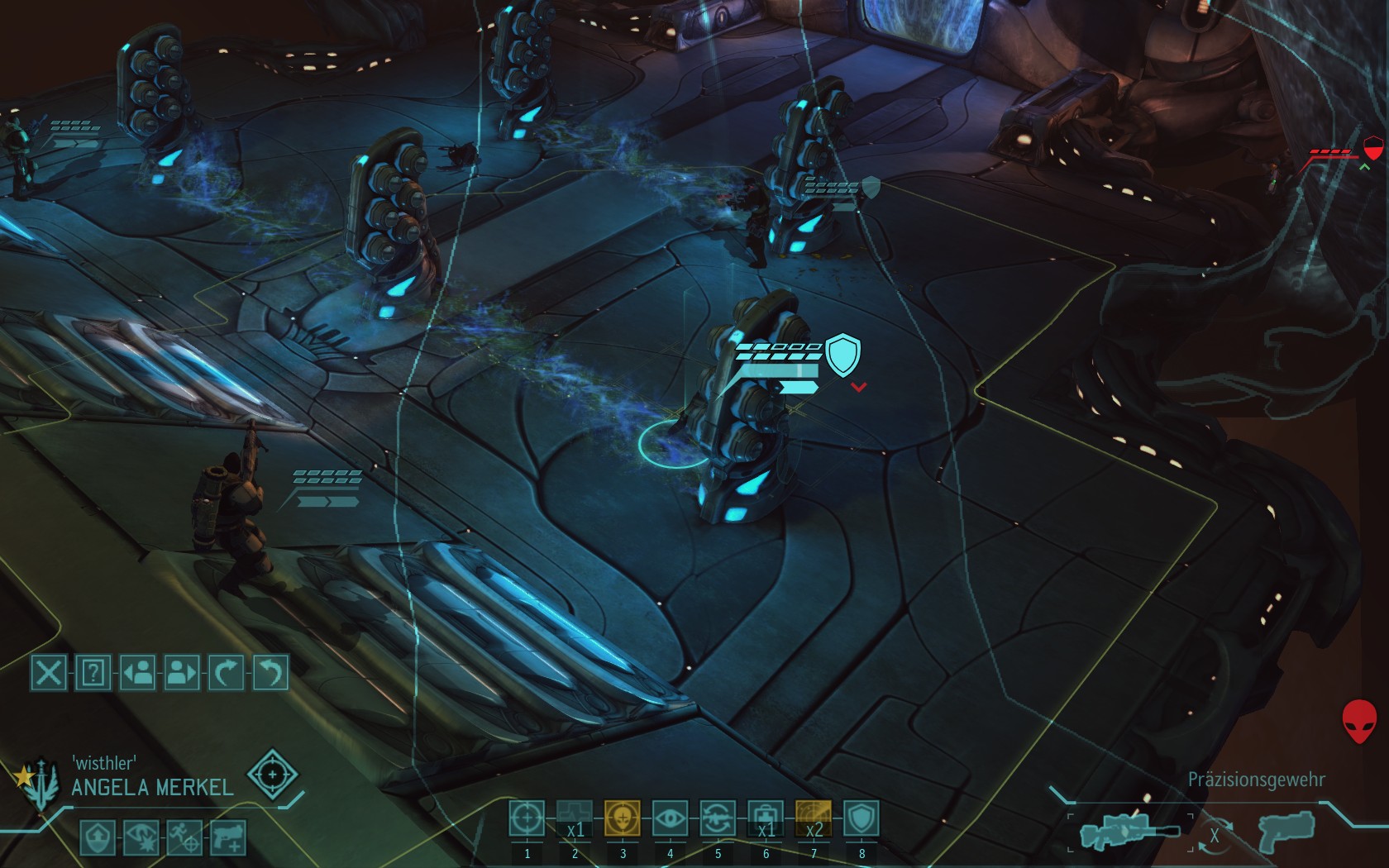Activate the shield Hunker Down ability

pyautogui.click(x=861, y=819)
